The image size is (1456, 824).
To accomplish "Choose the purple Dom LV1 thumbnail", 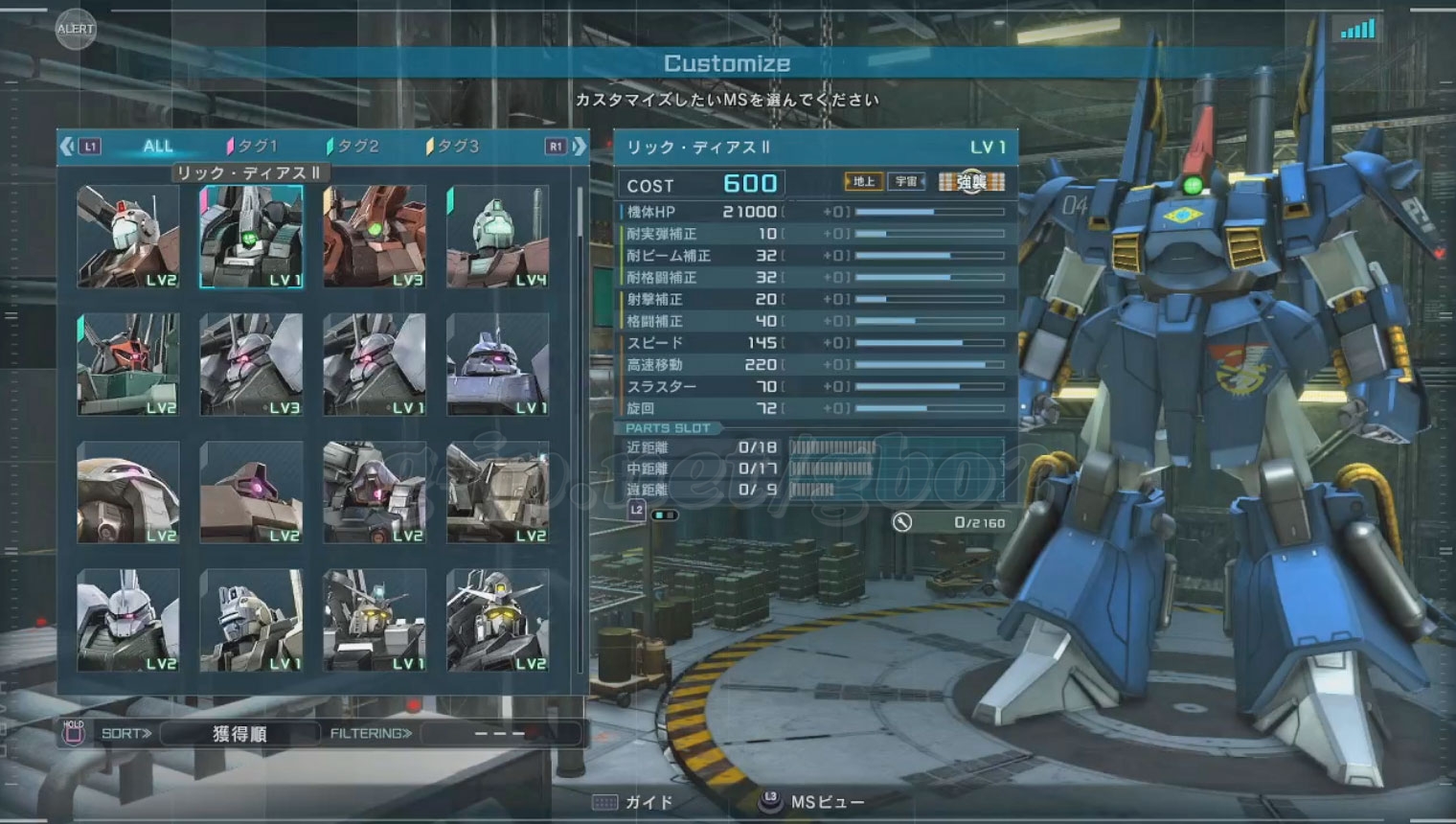I will [498, 364].
